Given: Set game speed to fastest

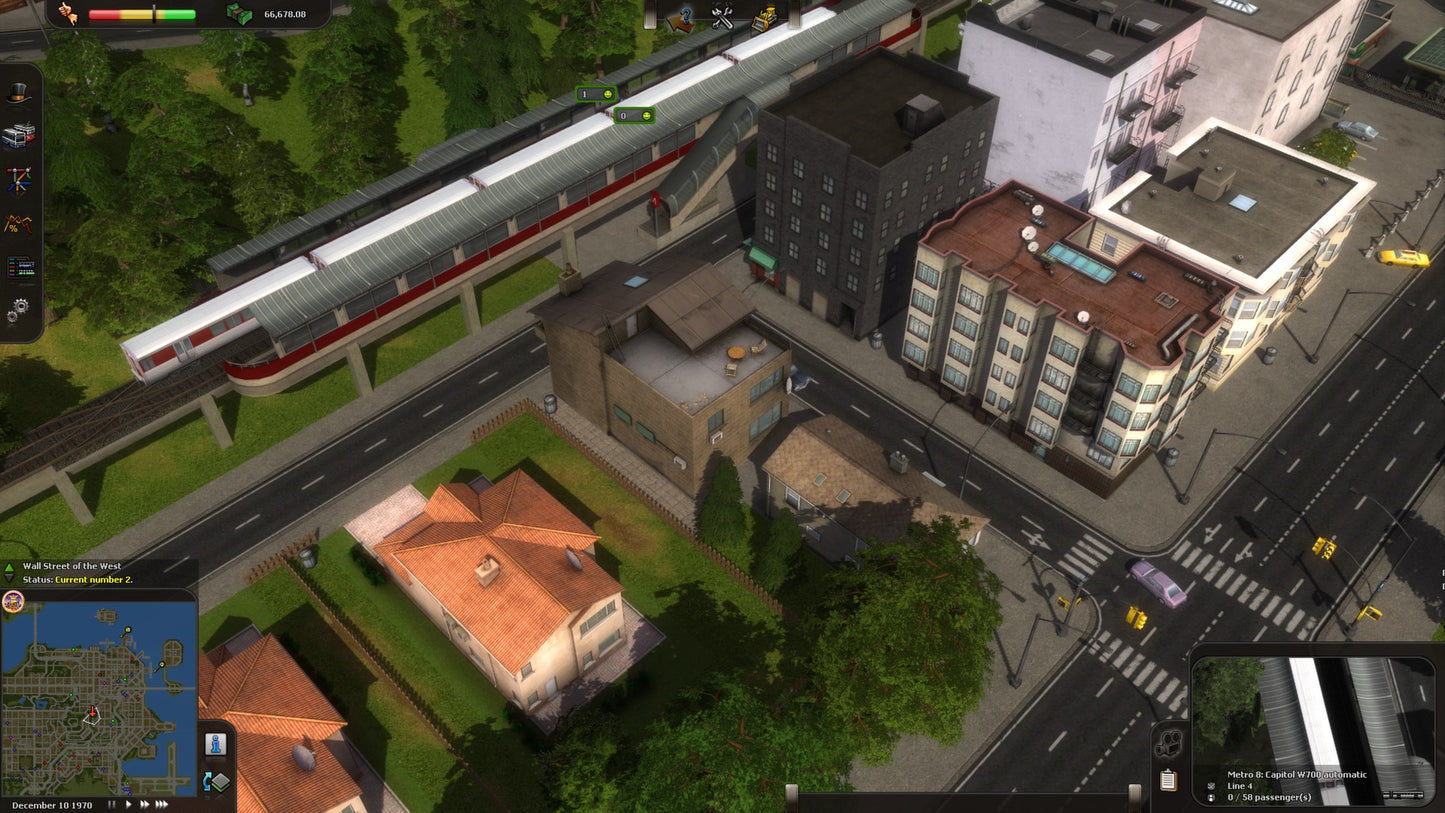Looking at the screenshot, I should click(x=164, y=803).
